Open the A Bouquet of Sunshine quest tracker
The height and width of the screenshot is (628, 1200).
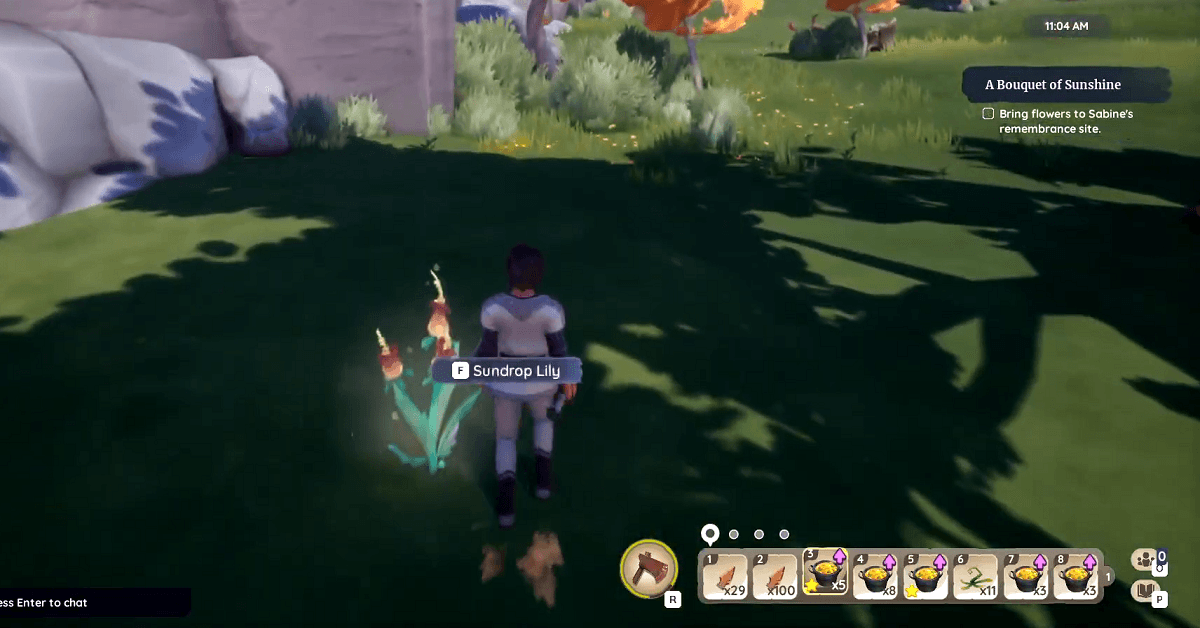(1066, 85)
